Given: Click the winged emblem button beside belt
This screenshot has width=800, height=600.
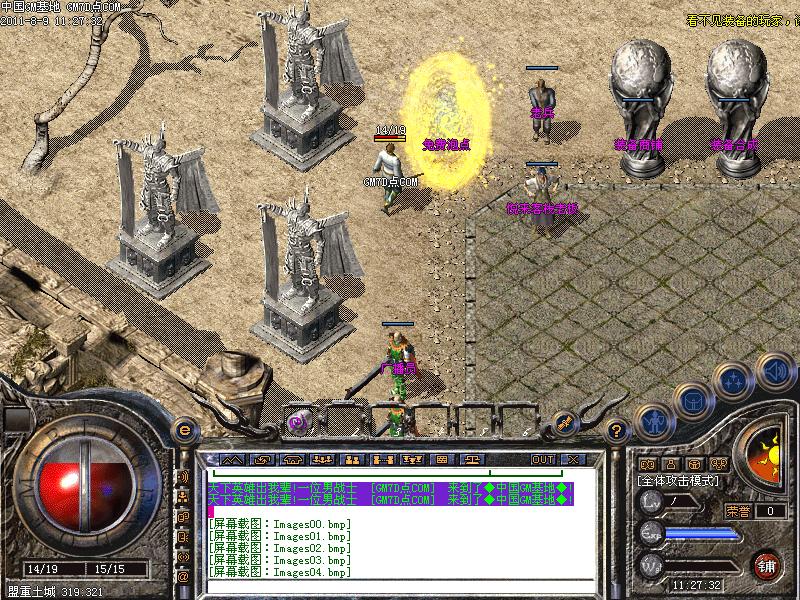Looking at the screenshot, I should click(x=565, y=421).
